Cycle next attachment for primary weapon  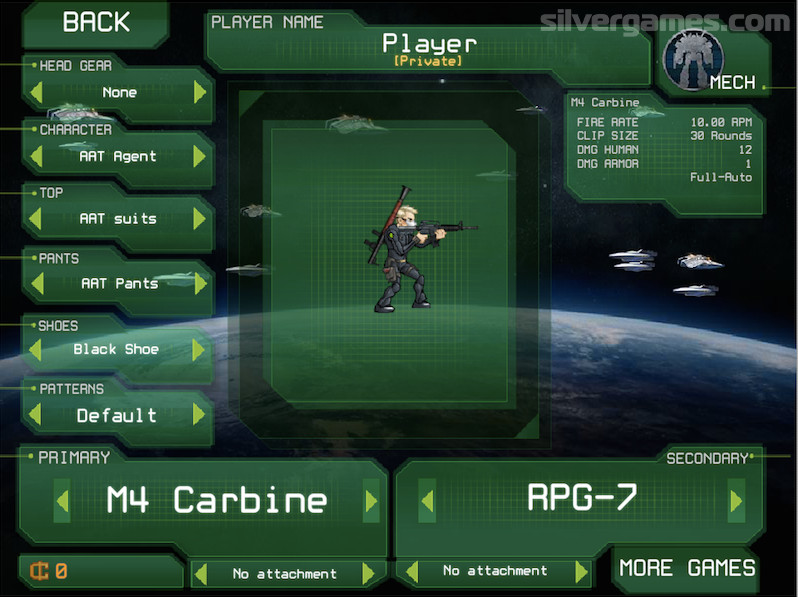(368, 574)
